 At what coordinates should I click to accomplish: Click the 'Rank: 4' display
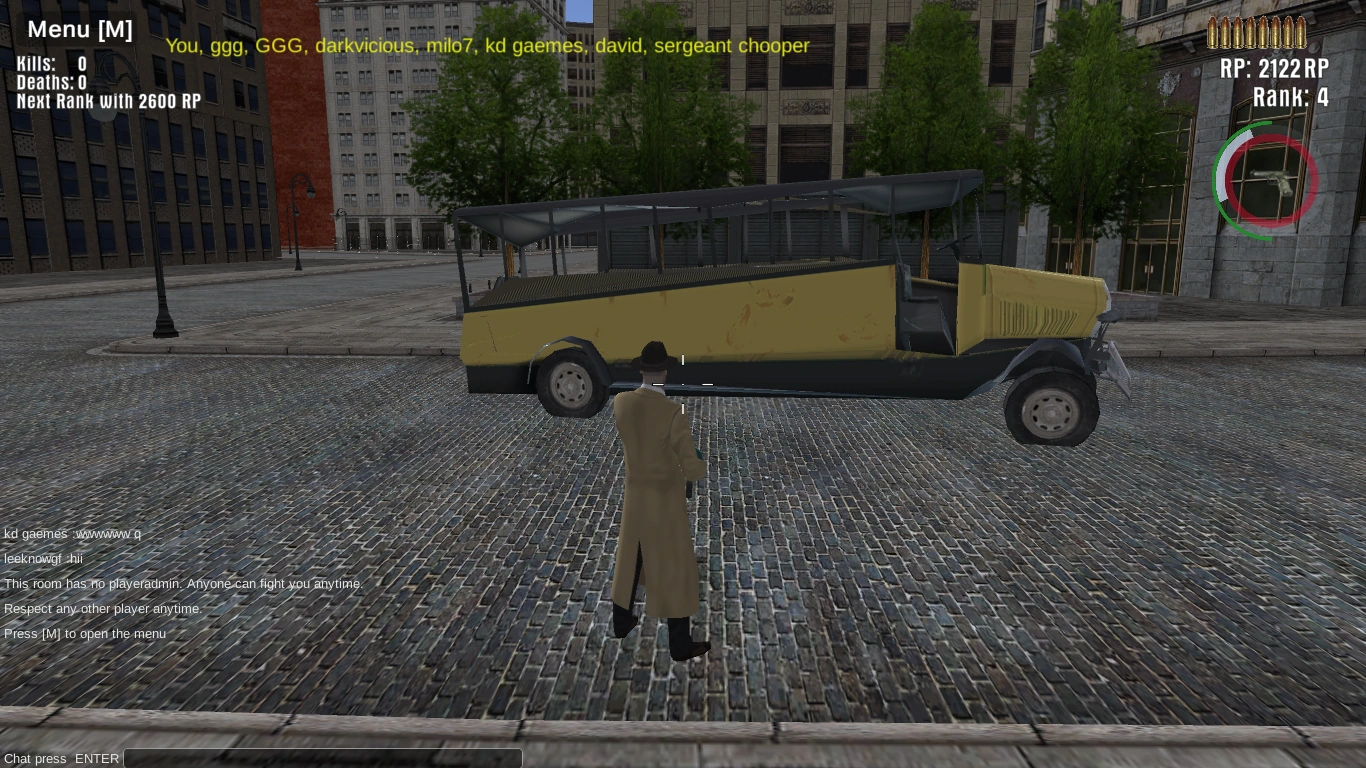(1290, 97)
